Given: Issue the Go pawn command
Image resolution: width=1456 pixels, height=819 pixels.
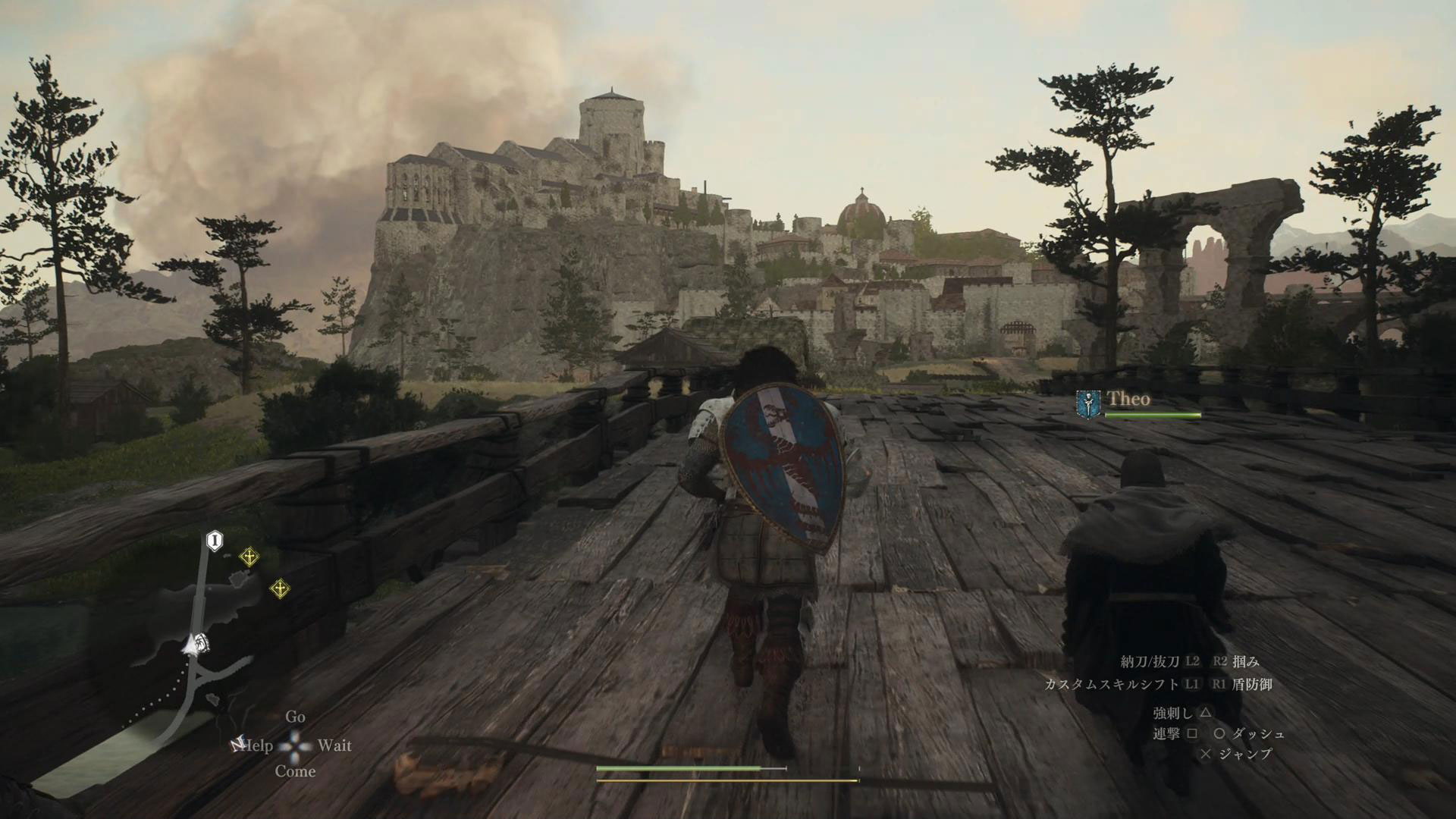Looking at the screenshot, I should pos(295,717).
